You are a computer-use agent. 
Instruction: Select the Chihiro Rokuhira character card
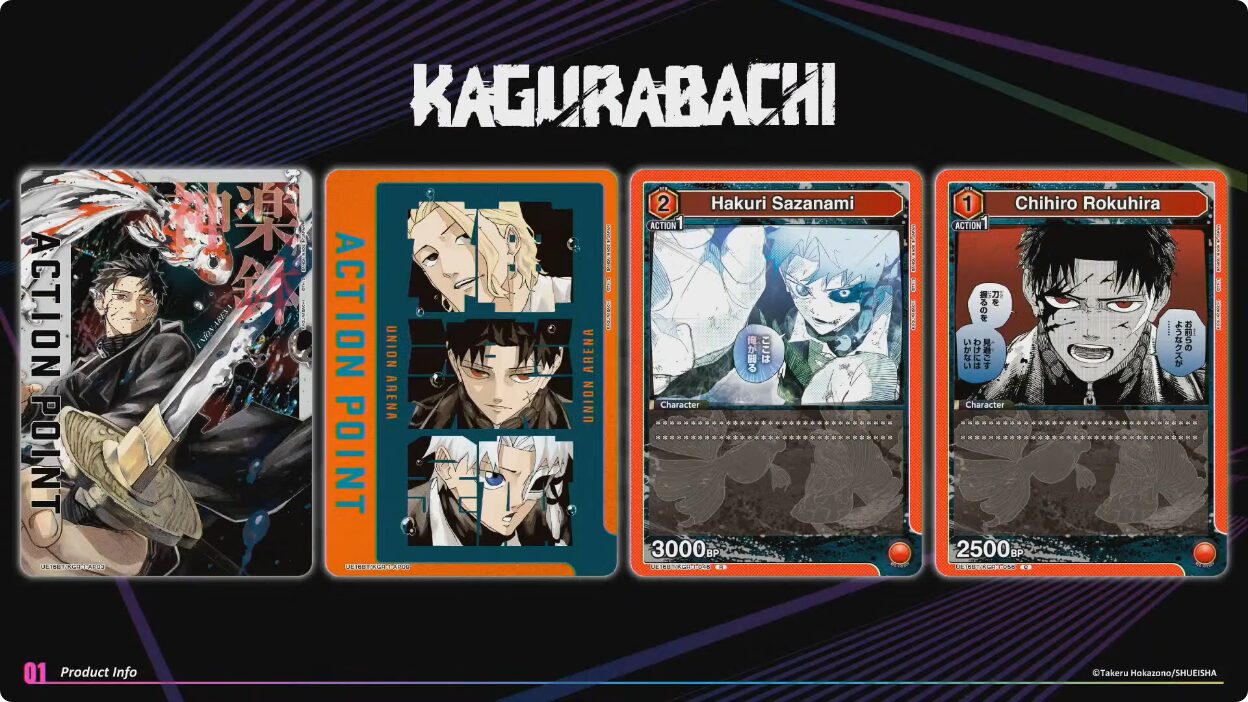pyautogui.click(x=1081, y=372)
